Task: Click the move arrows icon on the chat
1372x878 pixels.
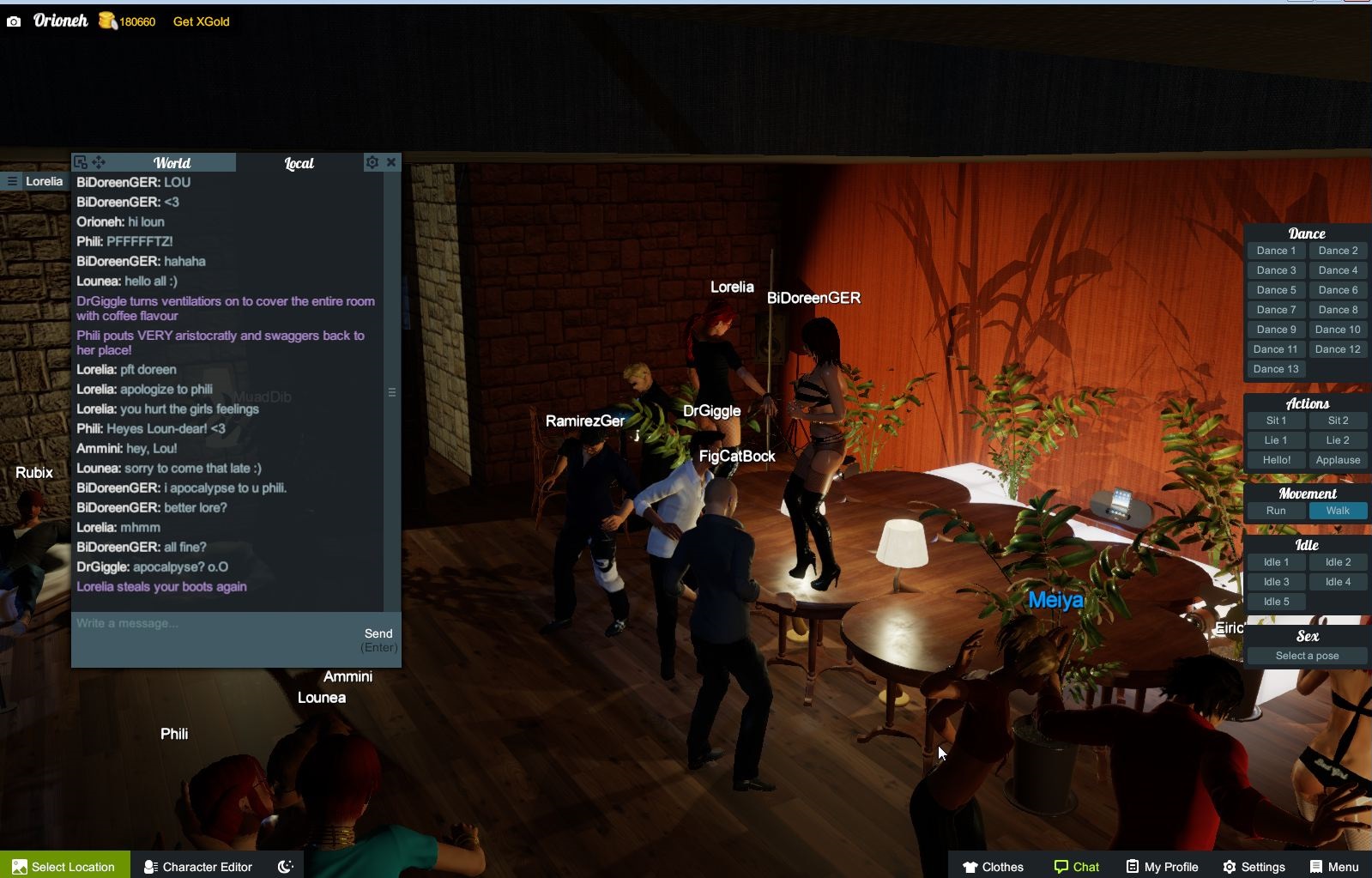Action: coord(100,161)
